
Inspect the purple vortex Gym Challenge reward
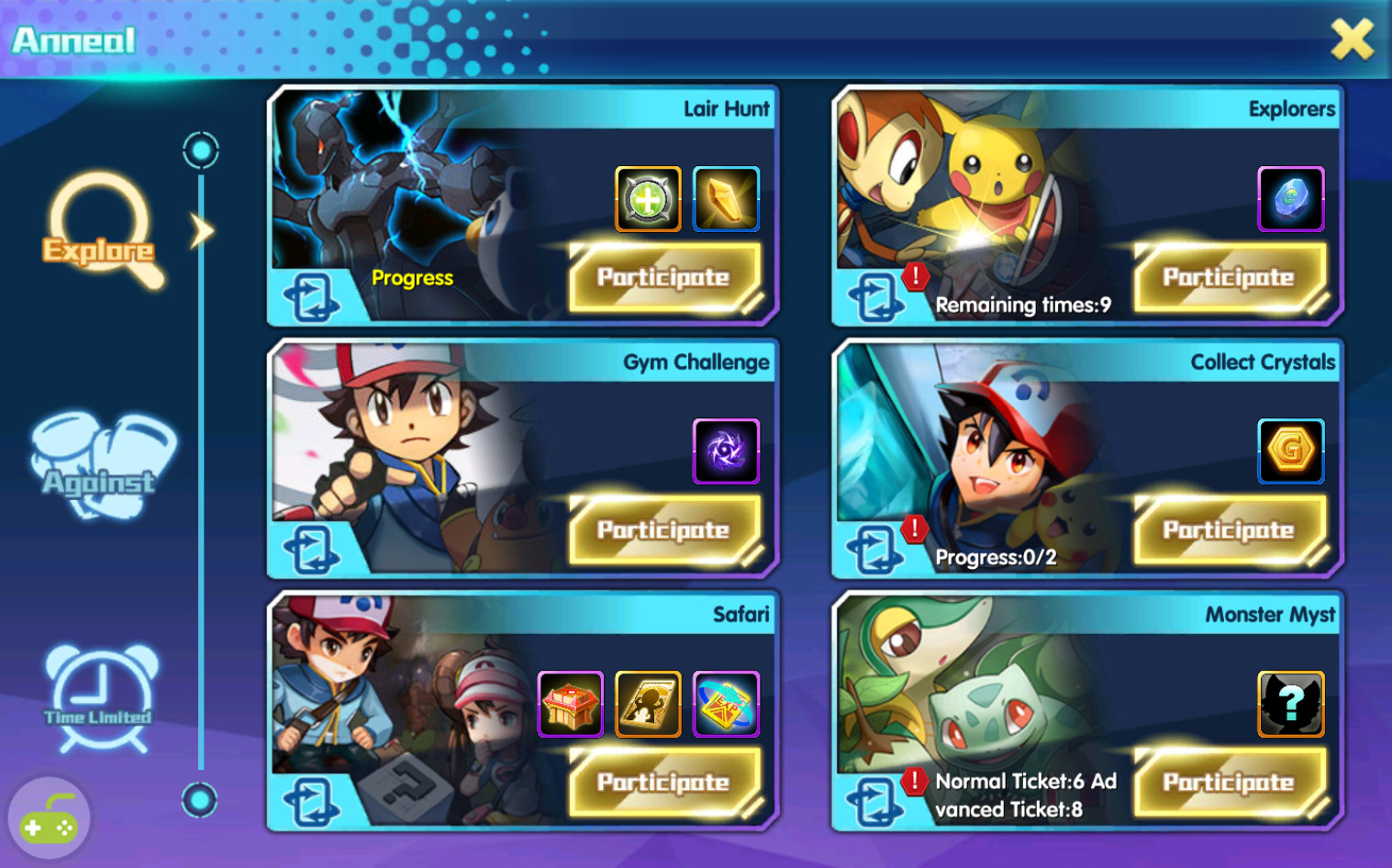[726, 451]
